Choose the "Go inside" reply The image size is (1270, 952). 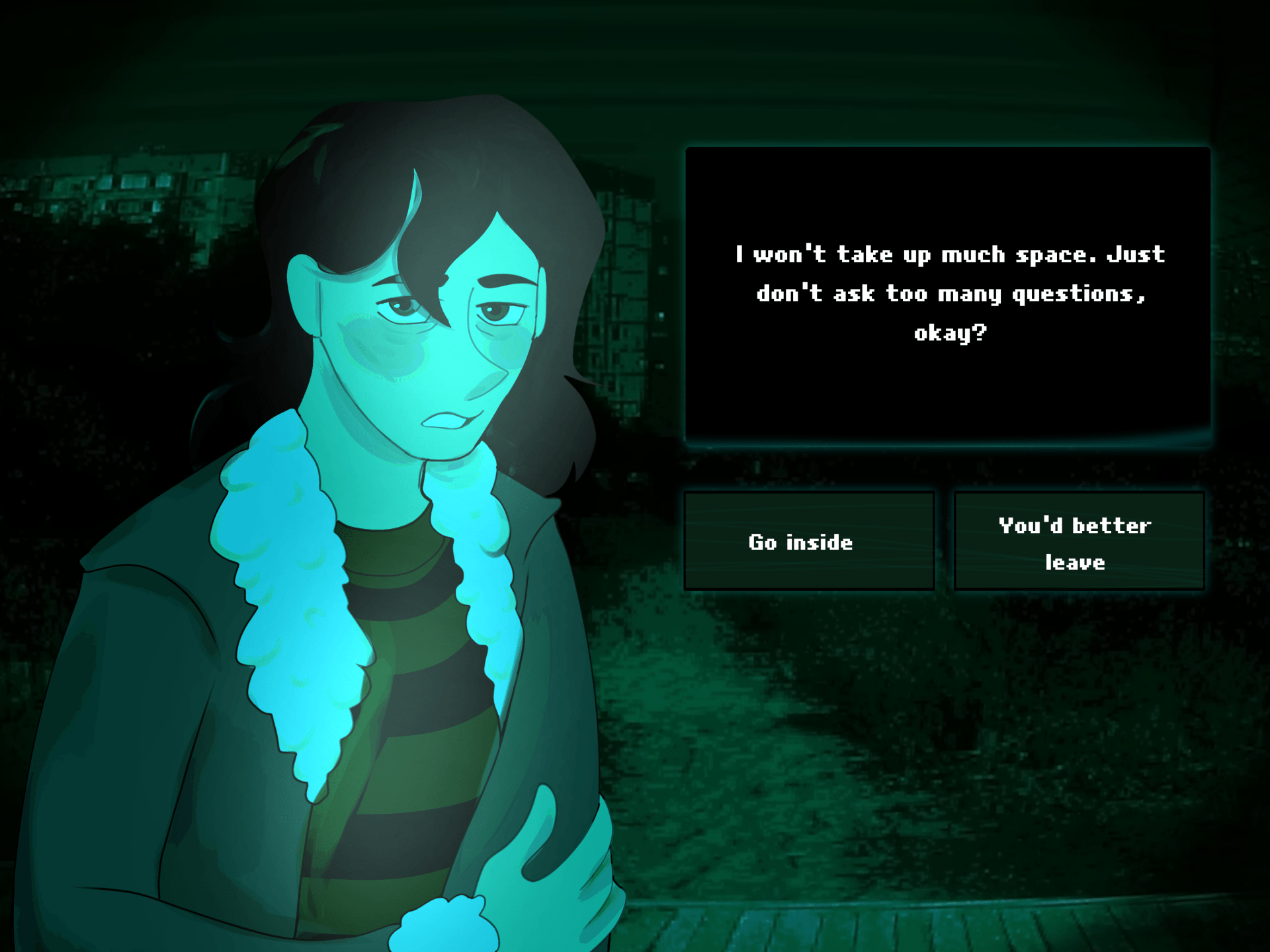(808, 541)
